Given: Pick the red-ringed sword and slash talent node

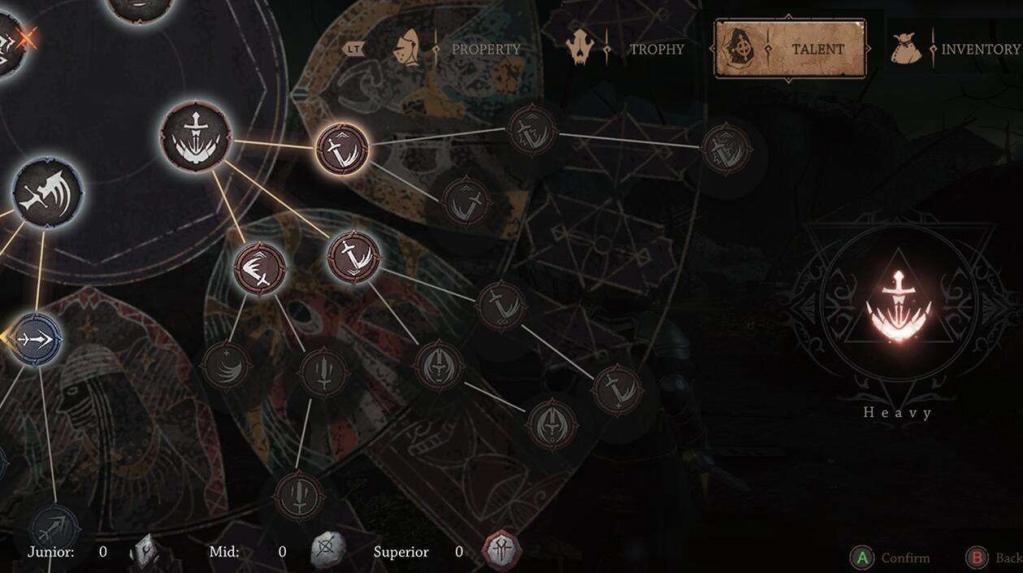Looking at the screenshot, I should tap(352, 255).
